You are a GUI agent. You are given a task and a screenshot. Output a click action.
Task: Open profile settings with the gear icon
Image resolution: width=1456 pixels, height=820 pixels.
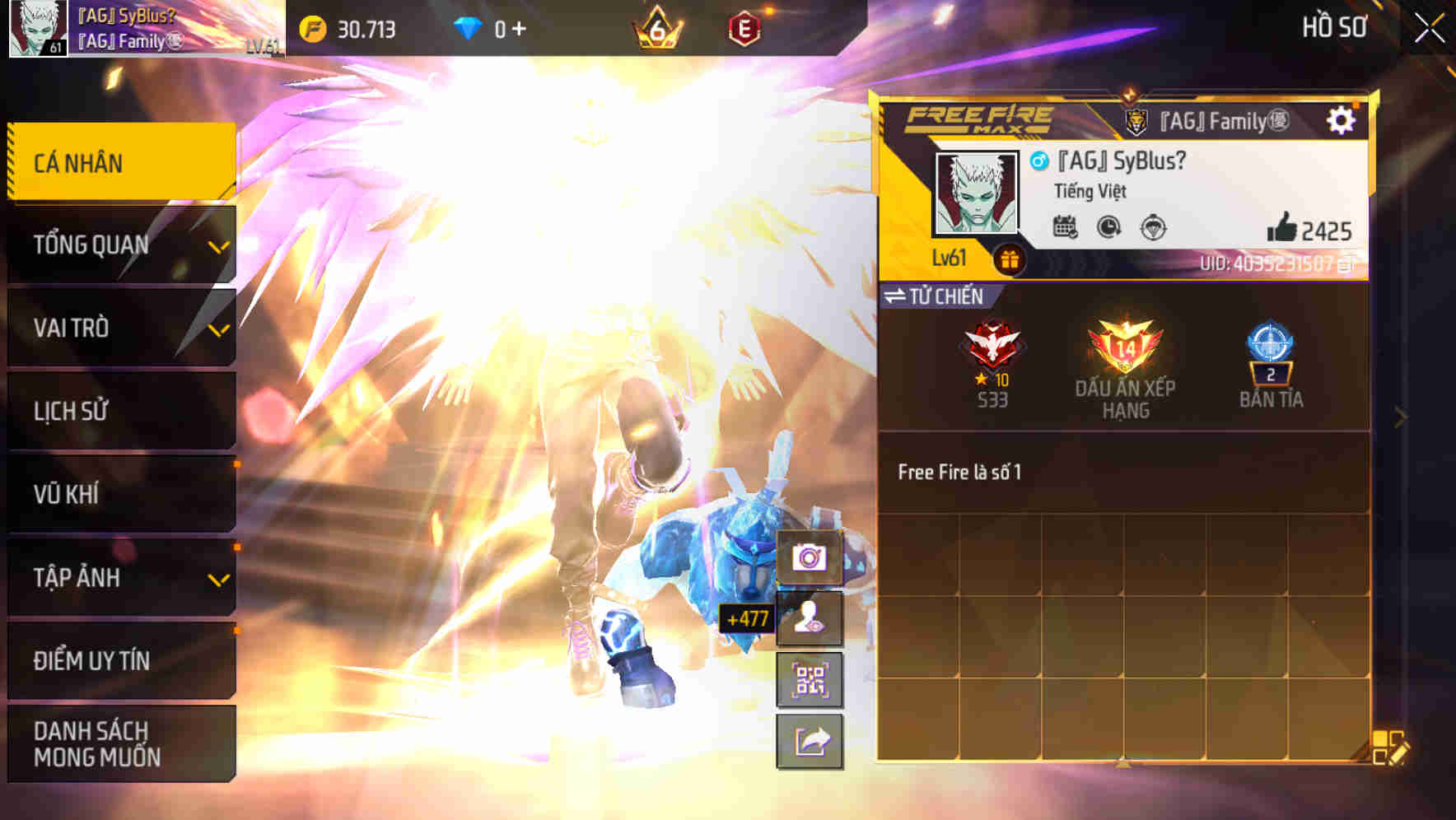coord(1342,119)
